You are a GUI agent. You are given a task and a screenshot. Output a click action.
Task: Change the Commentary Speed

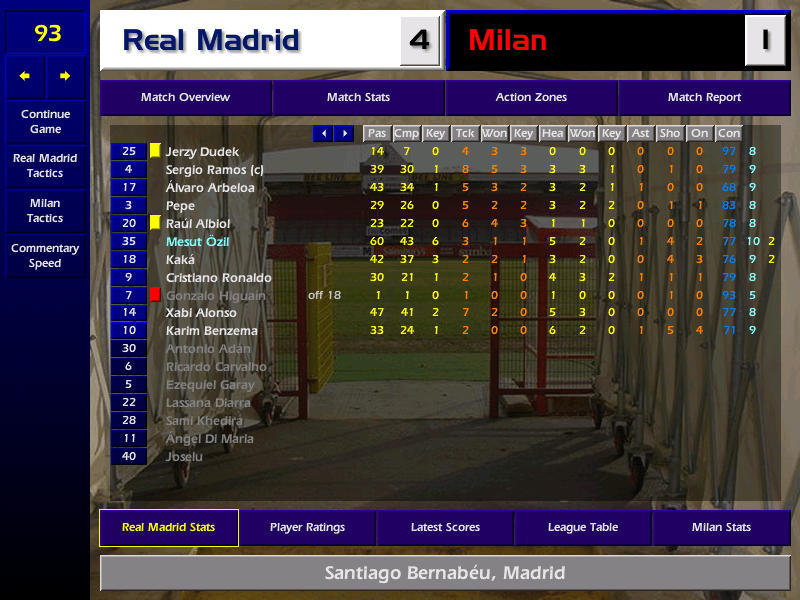[45, 256]
